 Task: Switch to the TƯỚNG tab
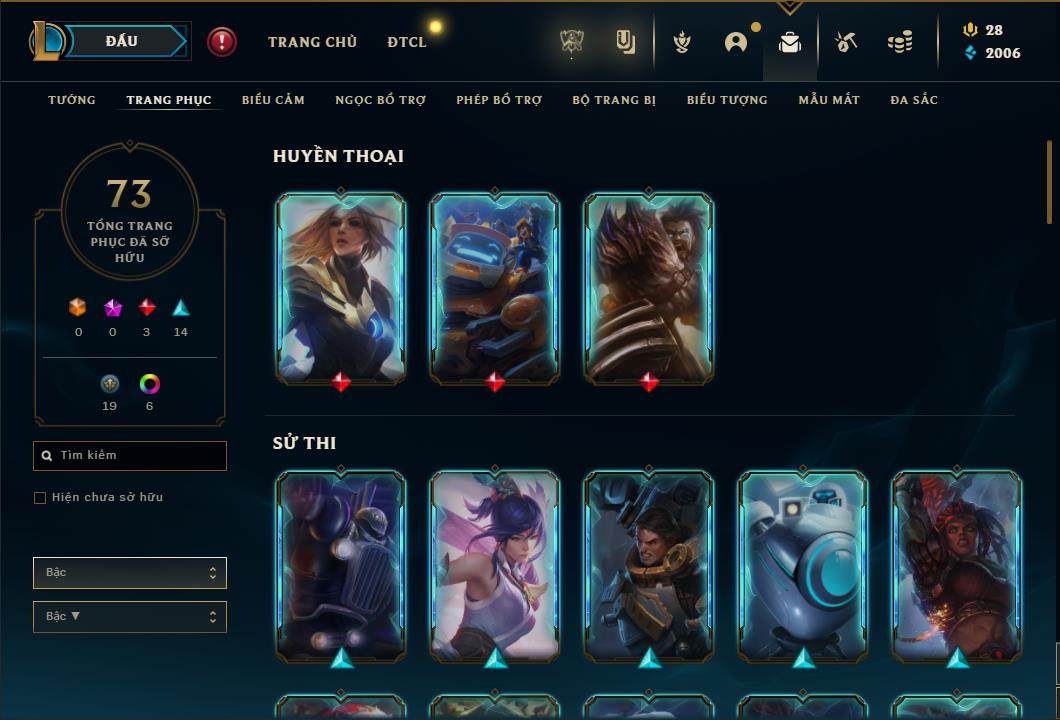72,100
